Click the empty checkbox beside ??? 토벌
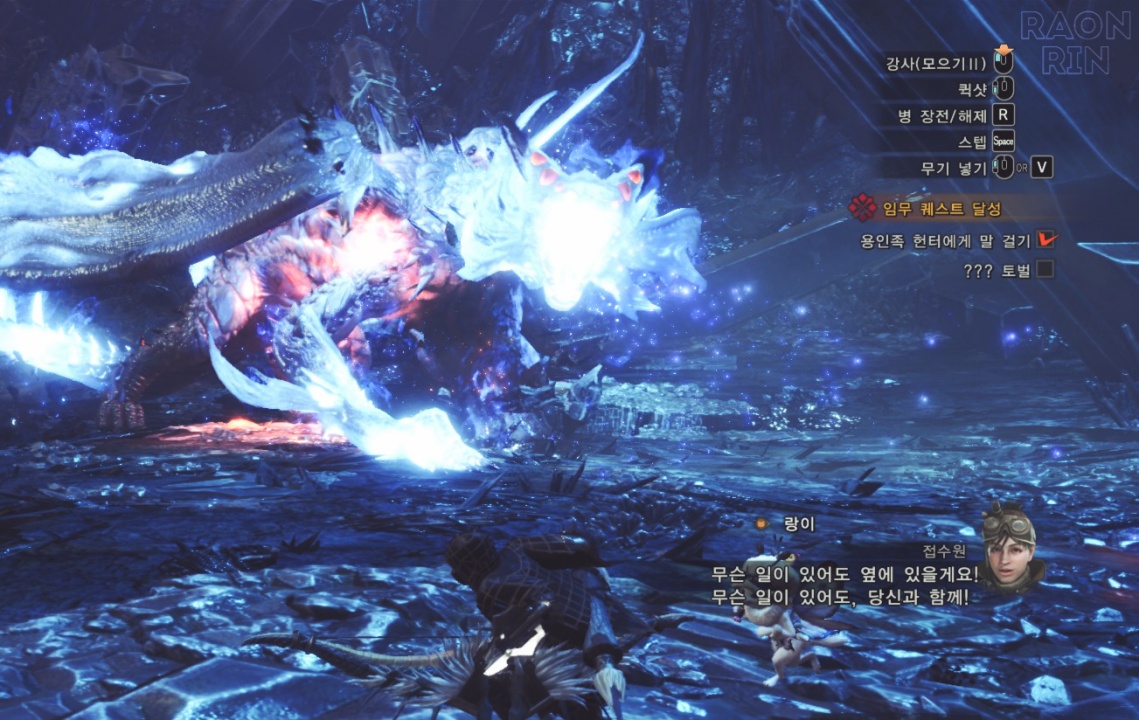 [1045, 269]
